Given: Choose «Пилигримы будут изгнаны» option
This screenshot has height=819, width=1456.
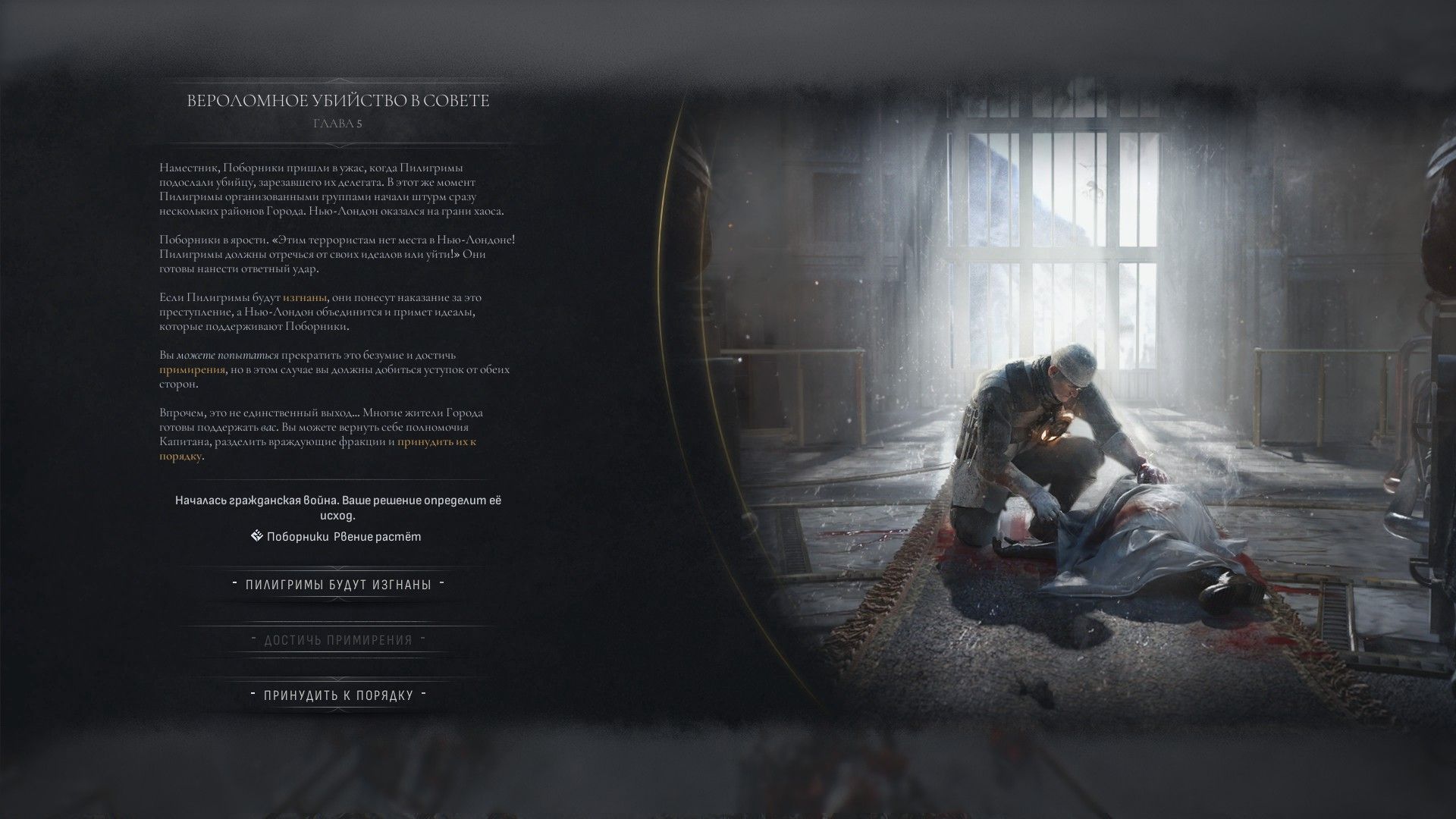Looking at the screenshot, I should coord(338,585).
